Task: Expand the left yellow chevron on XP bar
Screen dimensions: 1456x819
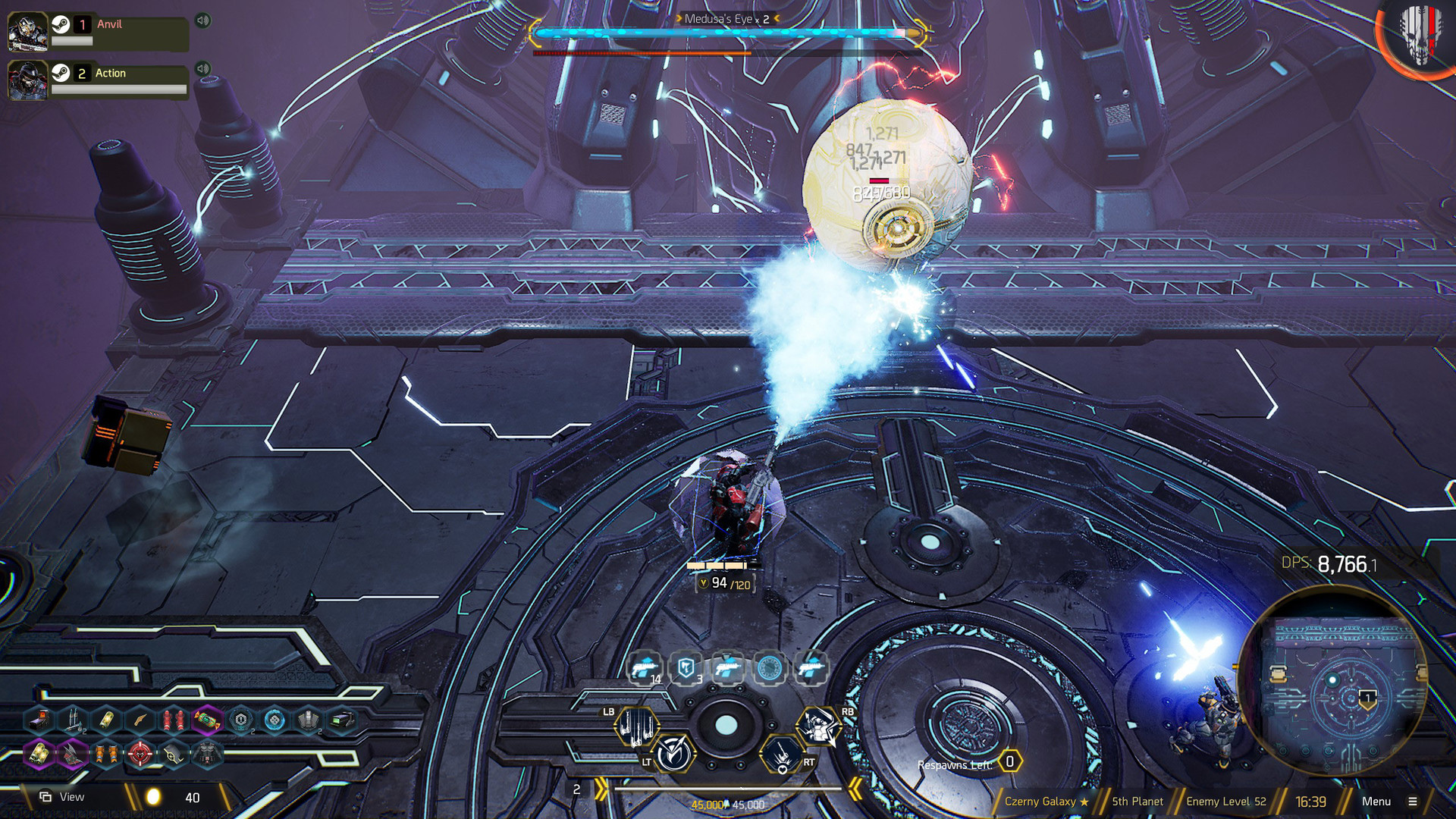Action: (601, 787)
